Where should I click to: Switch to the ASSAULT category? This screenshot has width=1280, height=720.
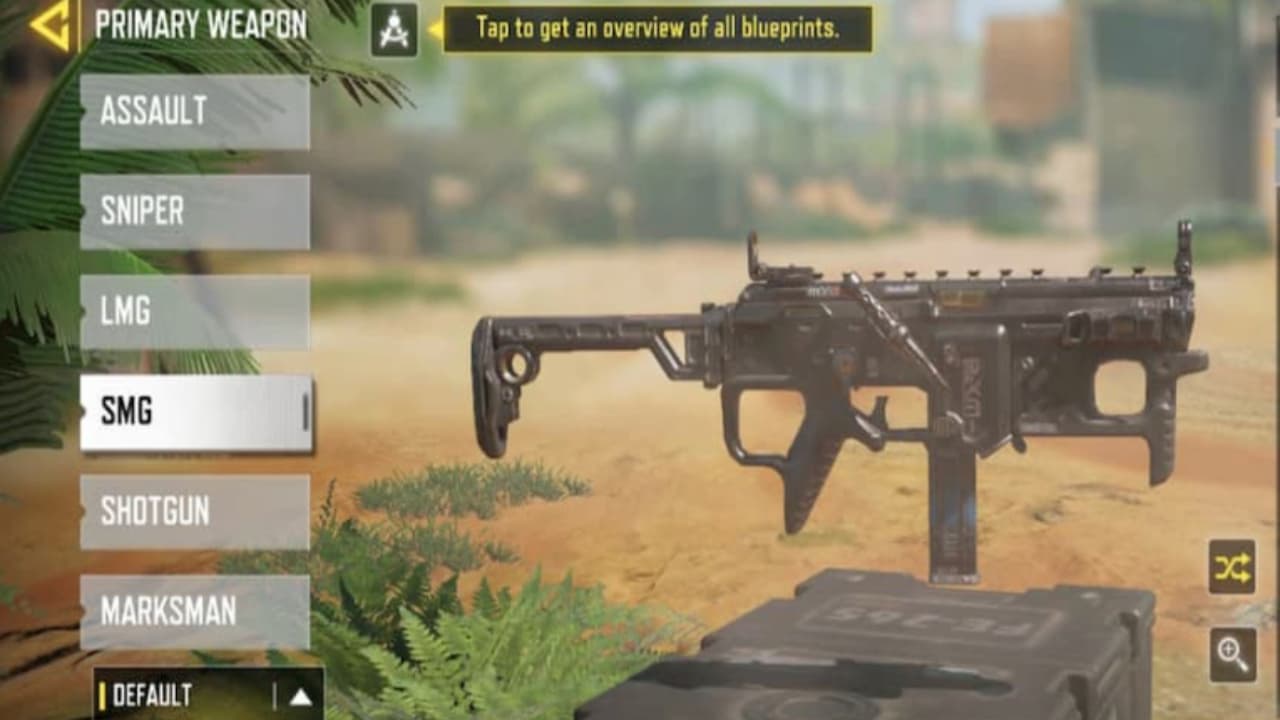193,111
